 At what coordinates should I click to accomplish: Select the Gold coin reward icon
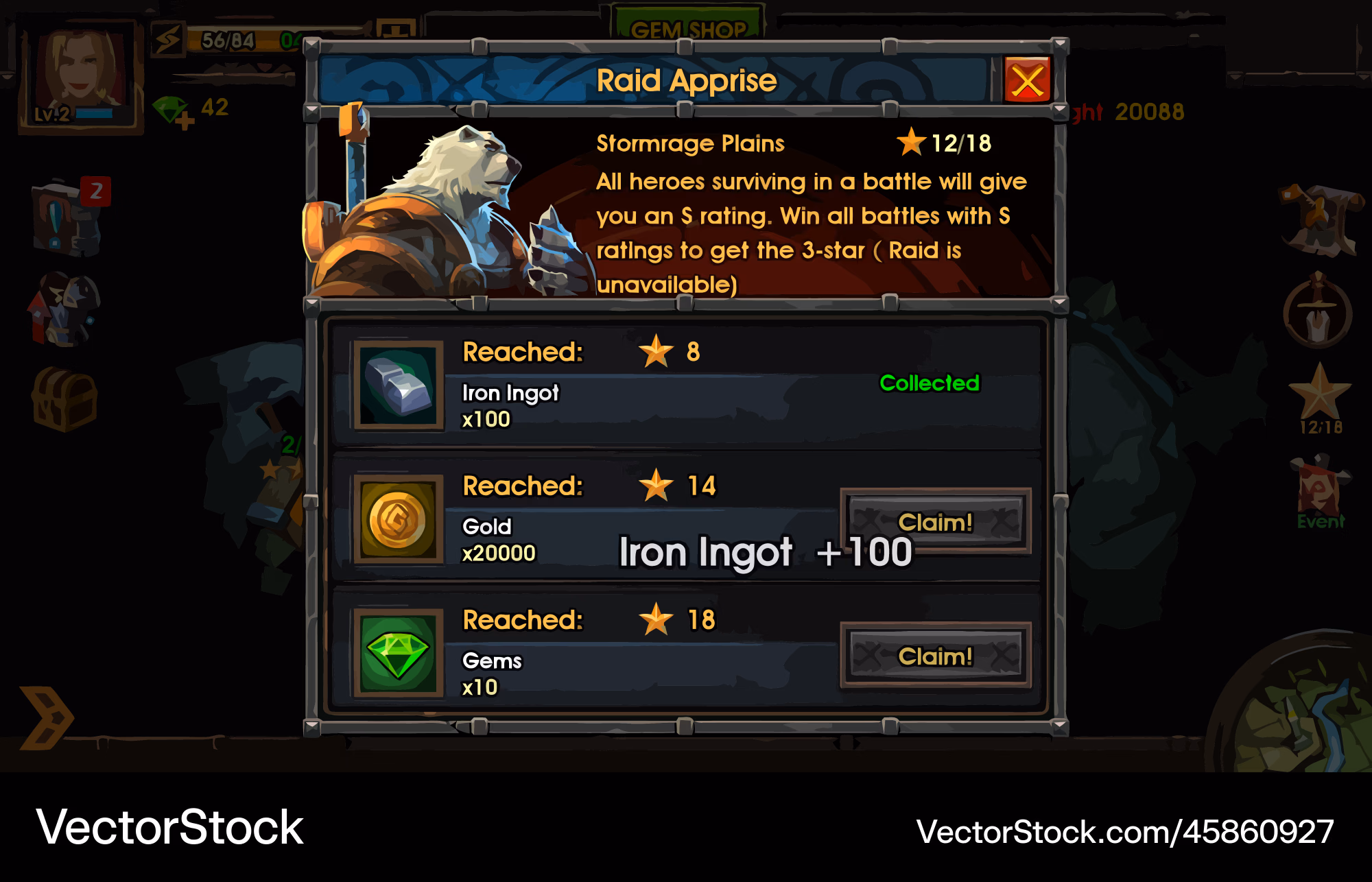398,520
